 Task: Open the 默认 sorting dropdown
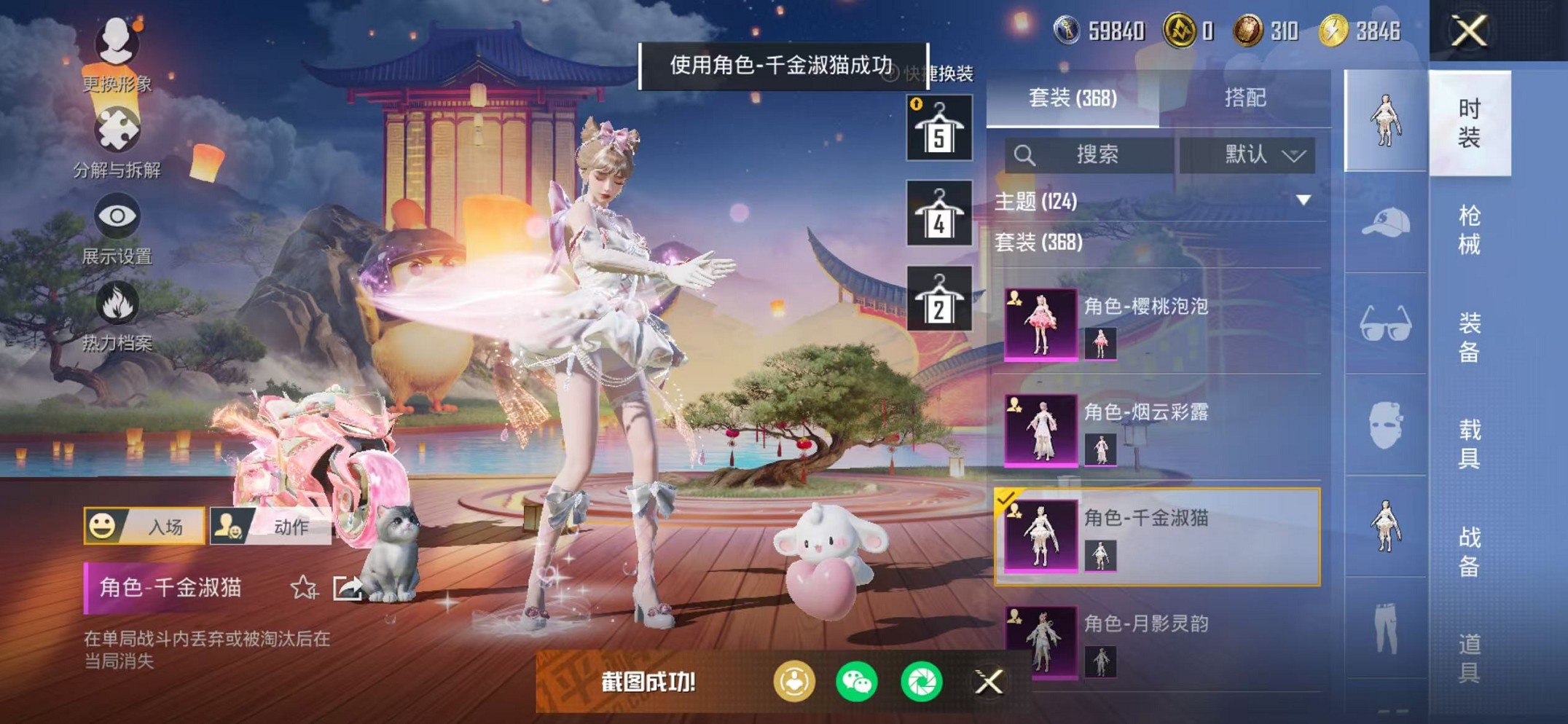pyautogui.click(x=1253, y=154)
